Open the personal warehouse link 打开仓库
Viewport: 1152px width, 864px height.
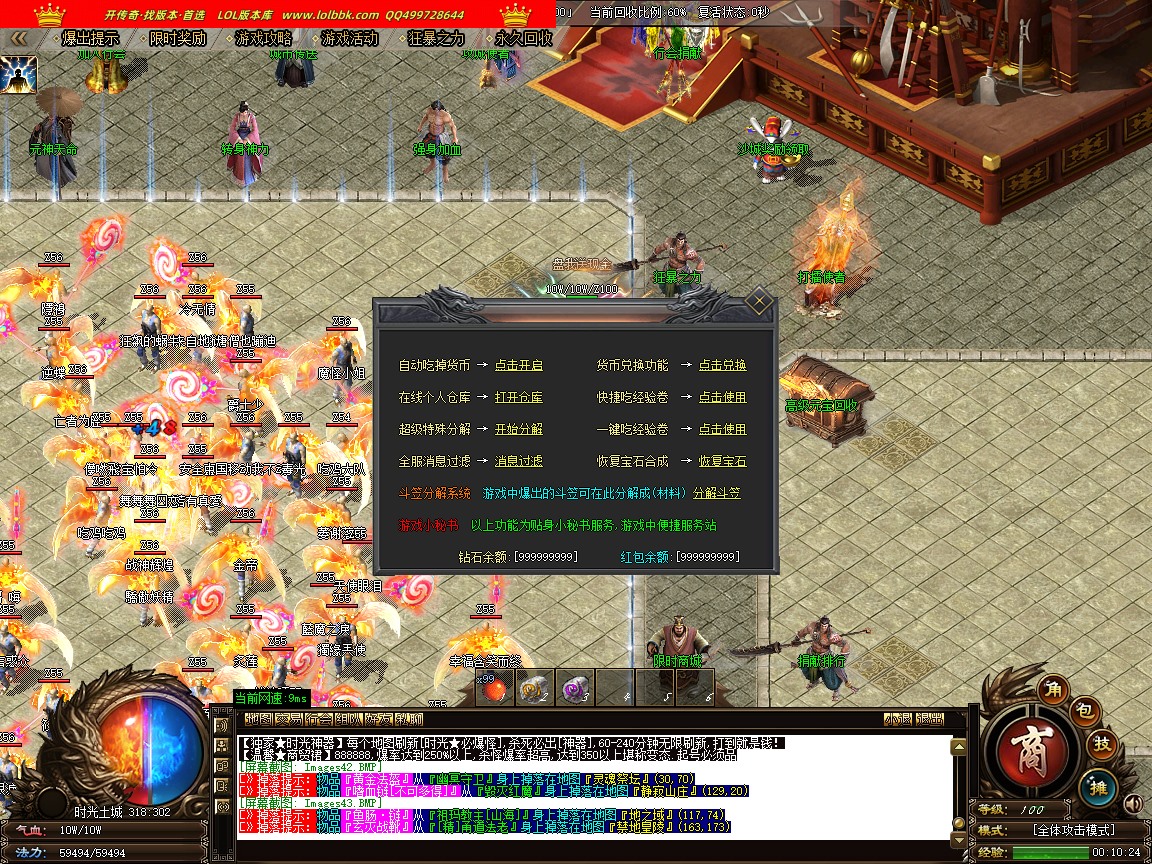coord(519,398)
